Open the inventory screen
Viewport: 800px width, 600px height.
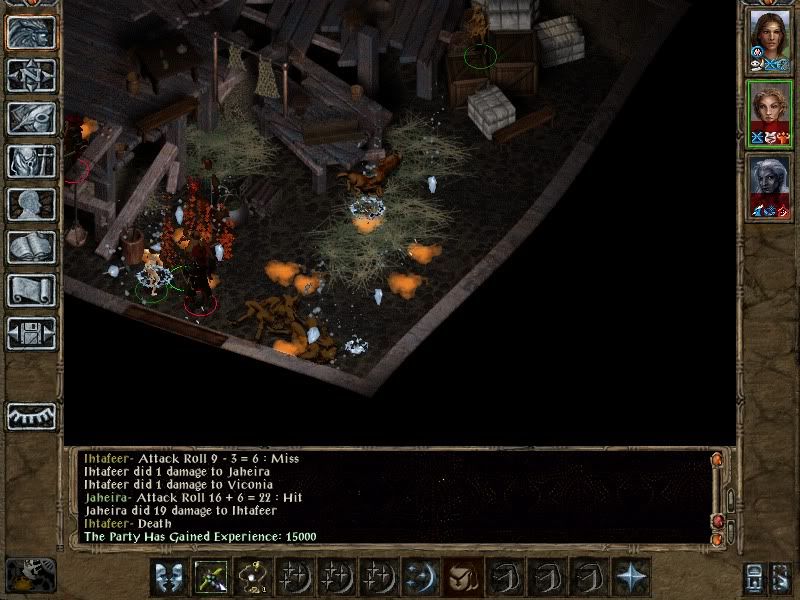(x=31, y=161)
